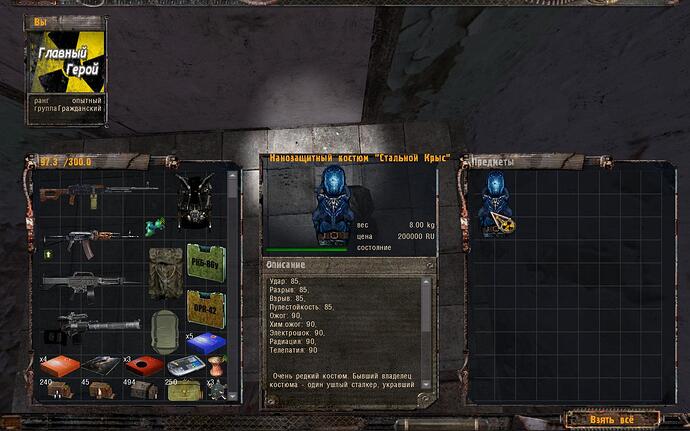Select the ammo box with count 494

[142, 388]
